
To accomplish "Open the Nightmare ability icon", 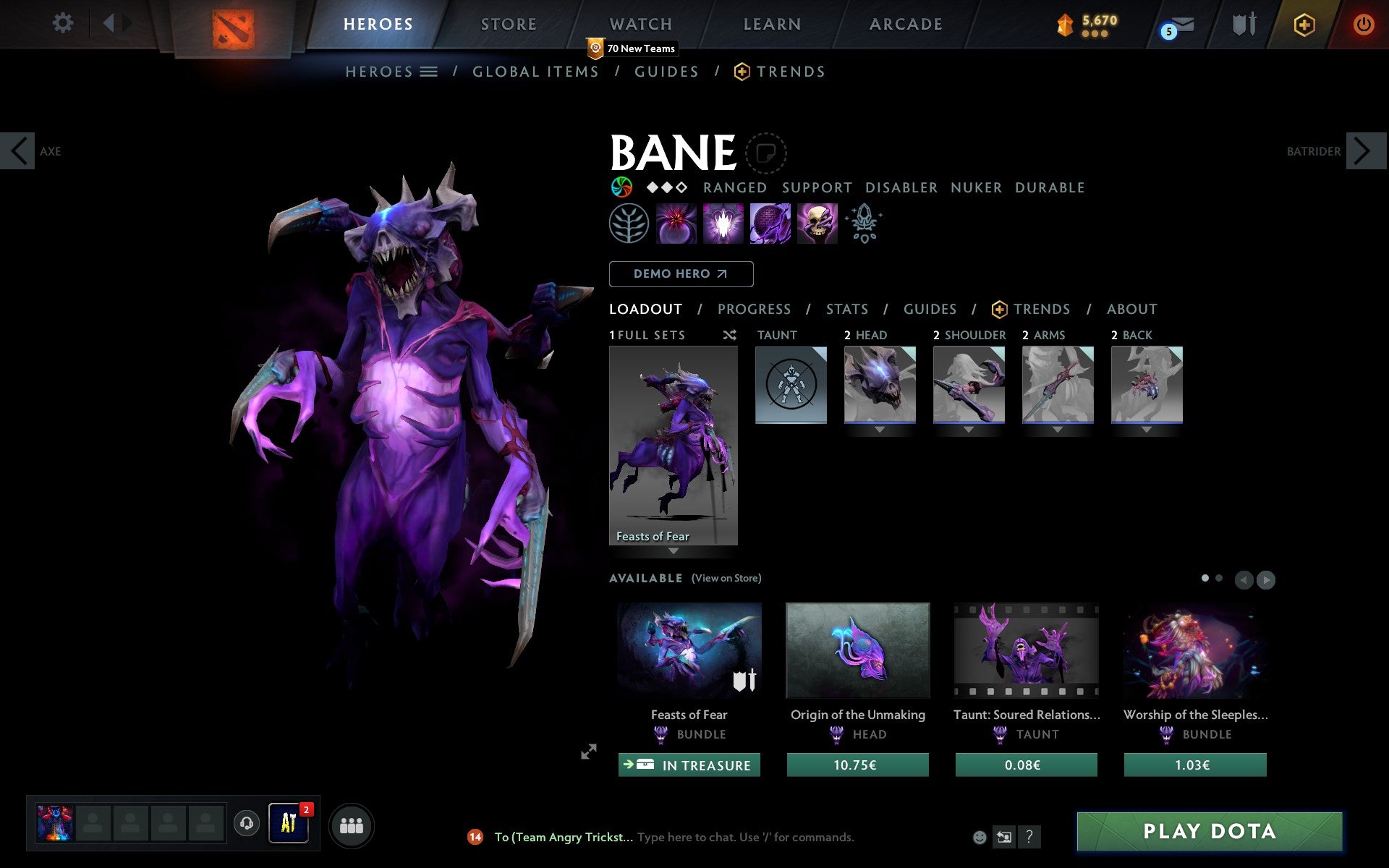I will 769,224.
